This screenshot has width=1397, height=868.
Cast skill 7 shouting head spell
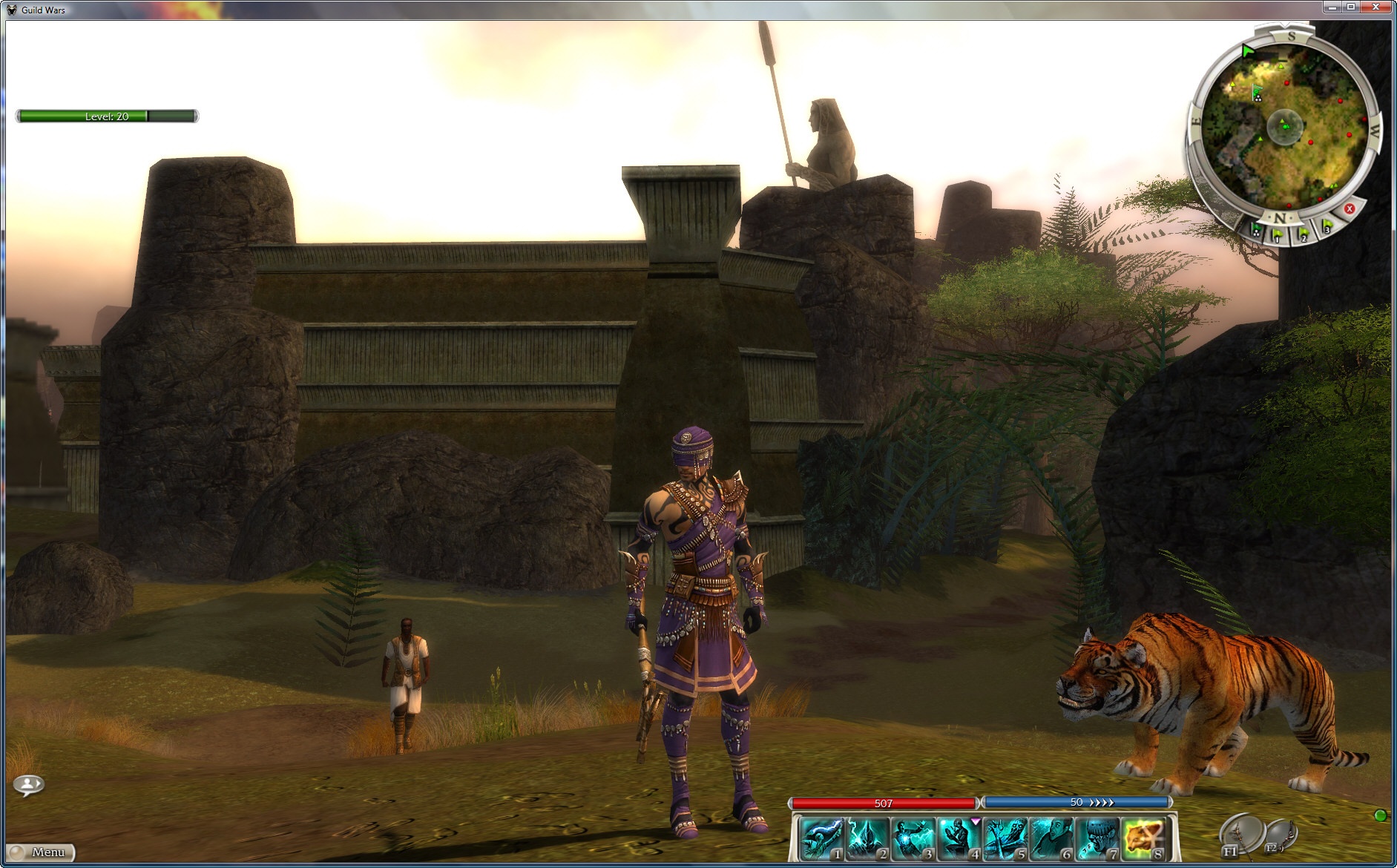click(1097, 838)
